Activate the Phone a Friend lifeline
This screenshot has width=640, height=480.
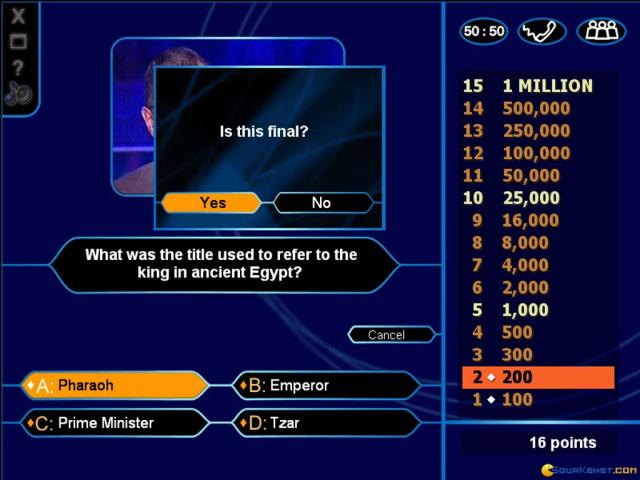tap(542, 31)
